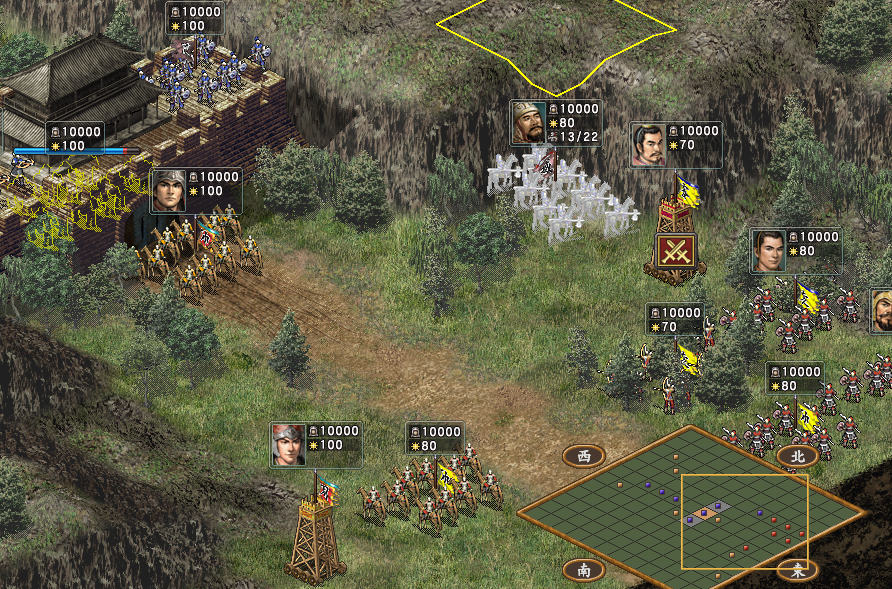Viewport: 892px width, 589px height.
Task: Choose the 東 (east) compass button
Action: pos(797,570)
